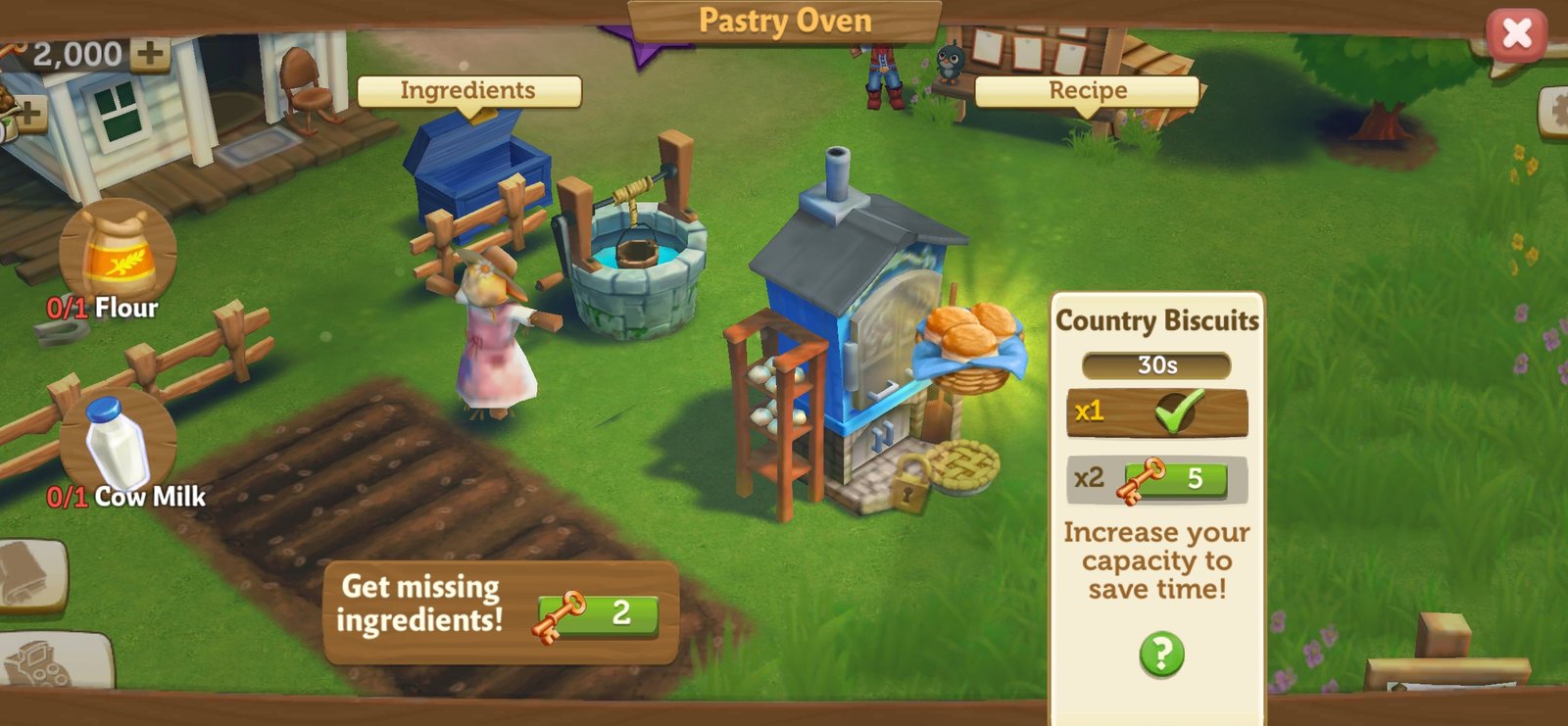Add more coins with the plus button
Screen dimensions: 1568x726
click(150, 53)
